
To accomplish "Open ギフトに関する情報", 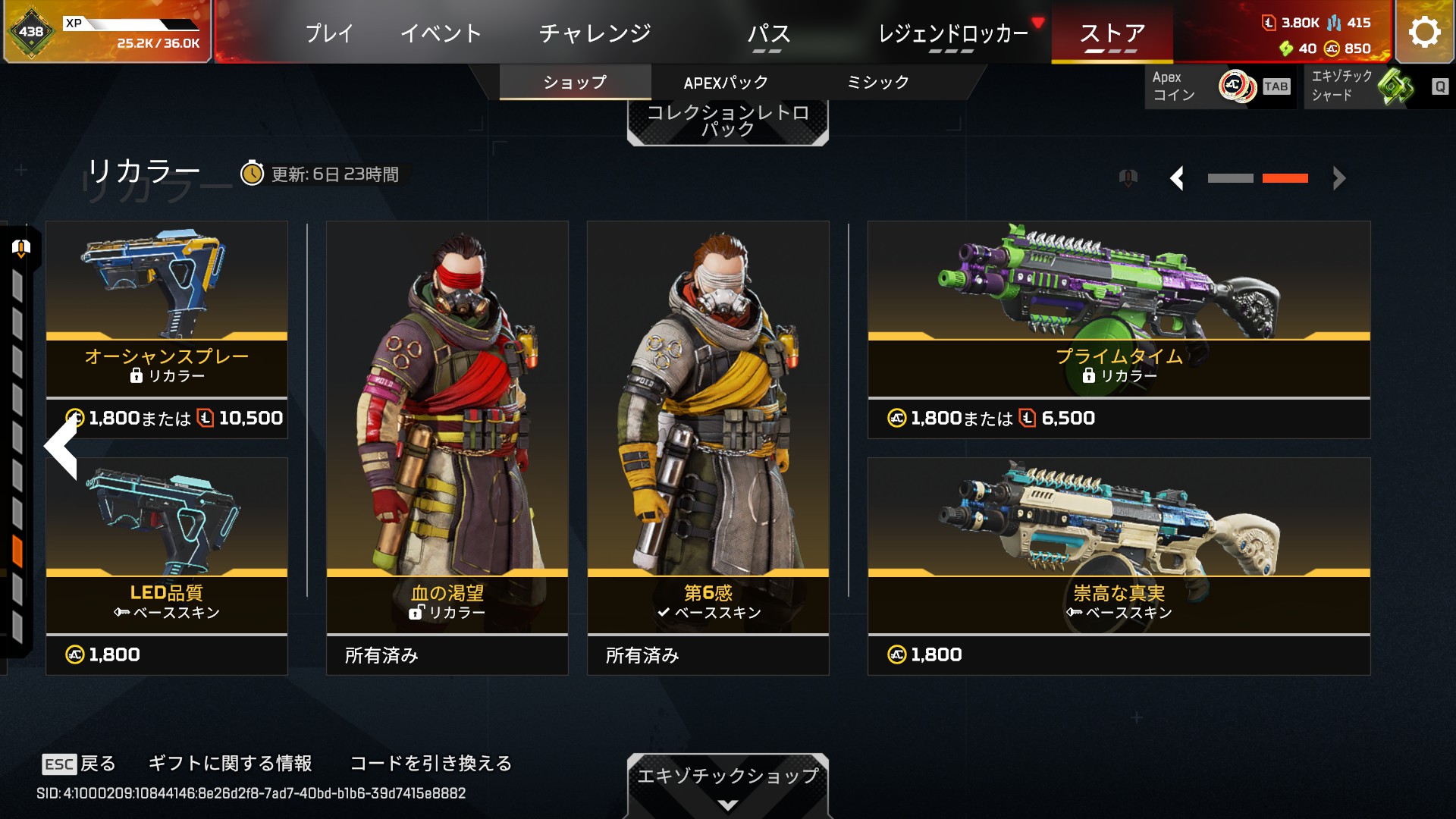I will pos(230,763).
